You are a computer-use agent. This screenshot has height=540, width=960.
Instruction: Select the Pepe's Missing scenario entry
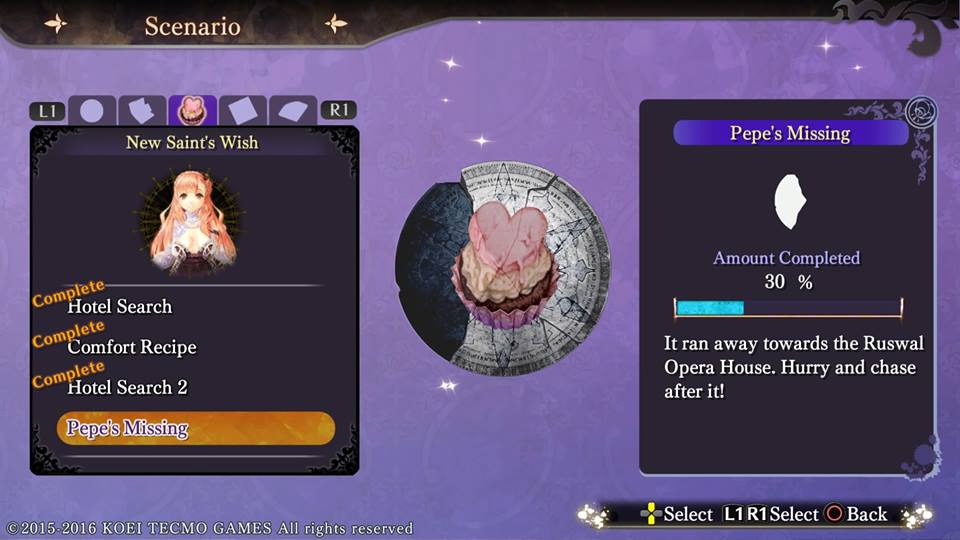click(195, 428)
